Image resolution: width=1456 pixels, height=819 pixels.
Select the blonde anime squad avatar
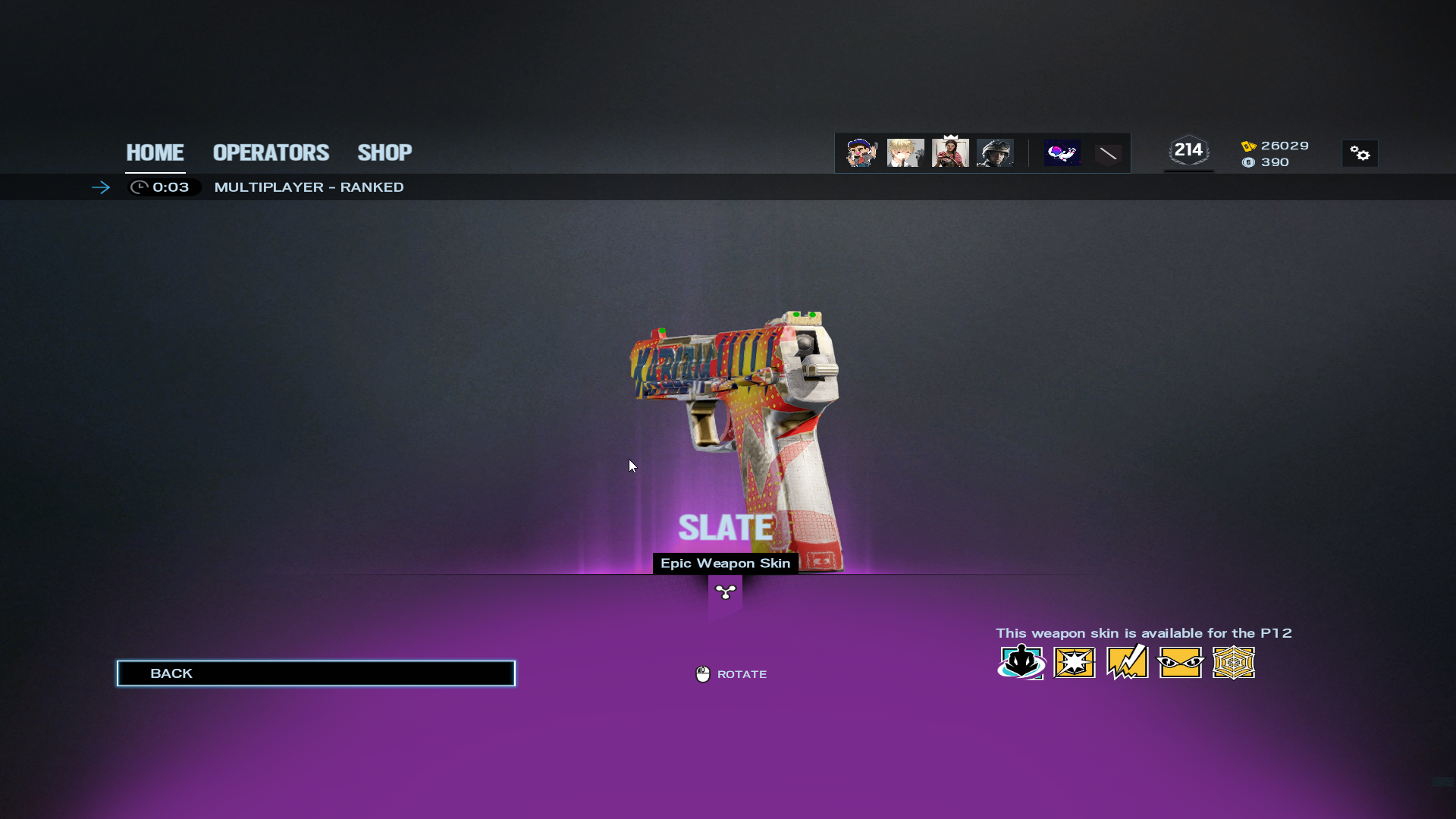coord(905,153)
